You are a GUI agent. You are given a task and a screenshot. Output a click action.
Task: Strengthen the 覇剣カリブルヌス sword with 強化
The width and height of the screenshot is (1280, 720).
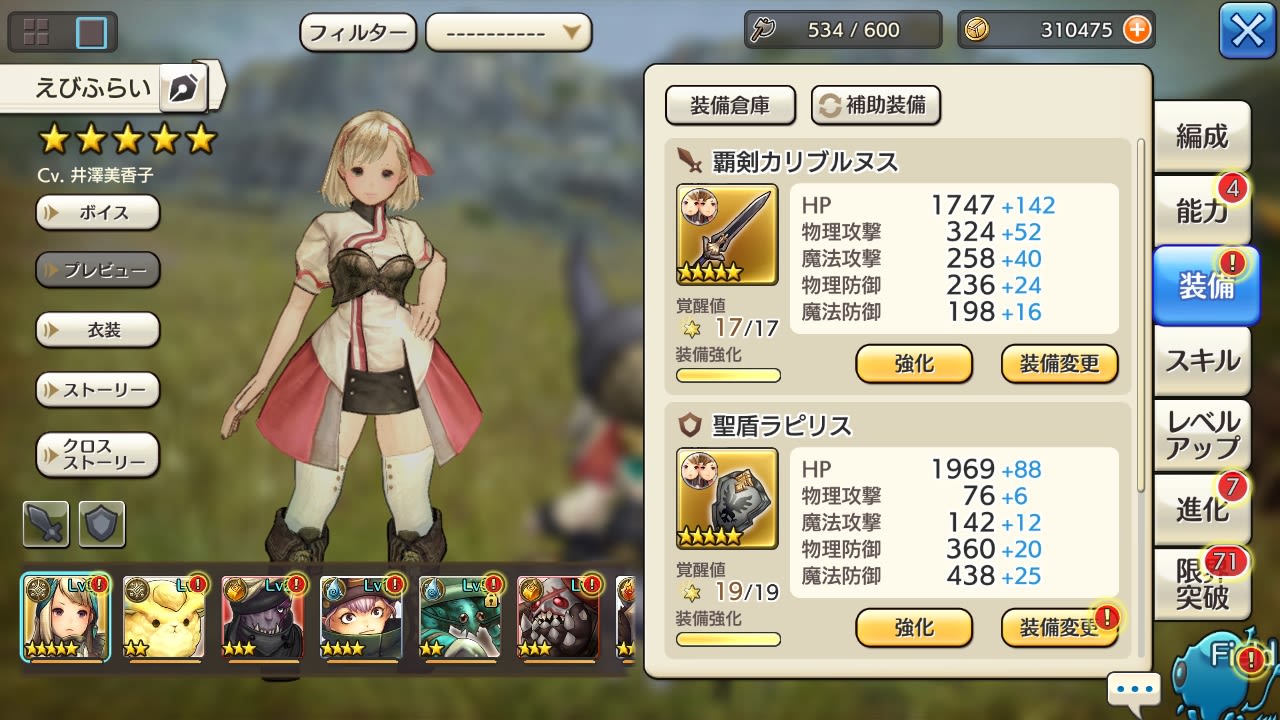coord(914,364)
